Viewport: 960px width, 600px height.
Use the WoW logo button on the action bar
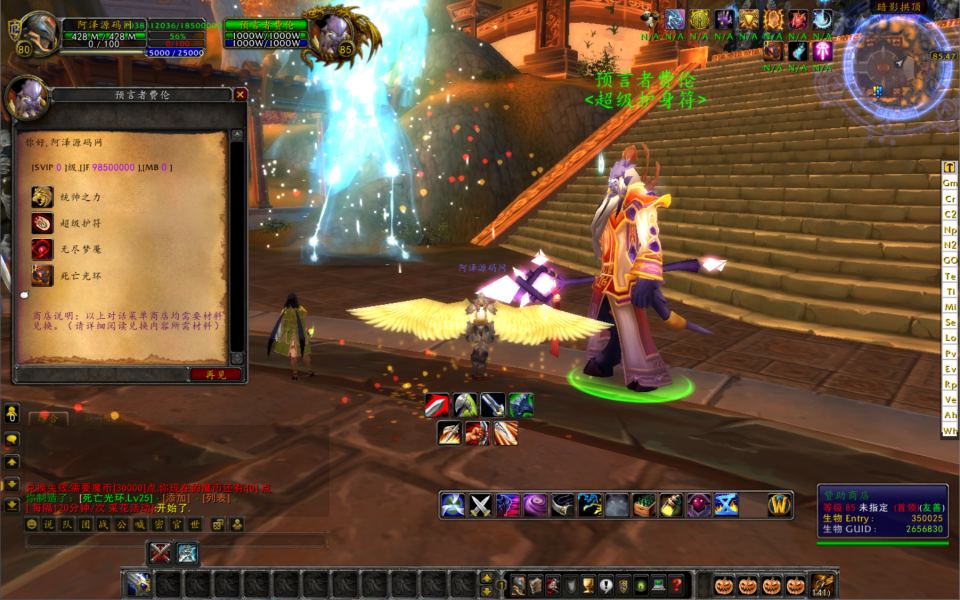coord(780,505)
